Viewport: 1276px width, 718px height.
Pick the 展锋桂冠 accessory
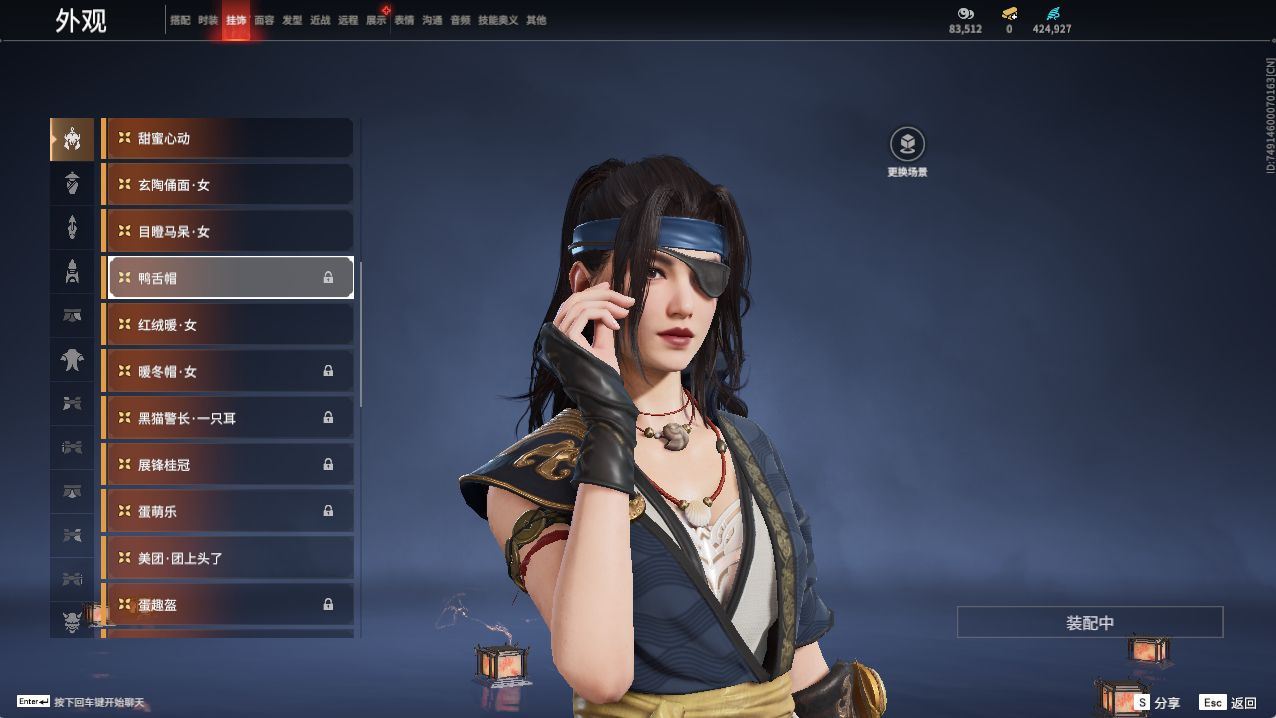229,465
